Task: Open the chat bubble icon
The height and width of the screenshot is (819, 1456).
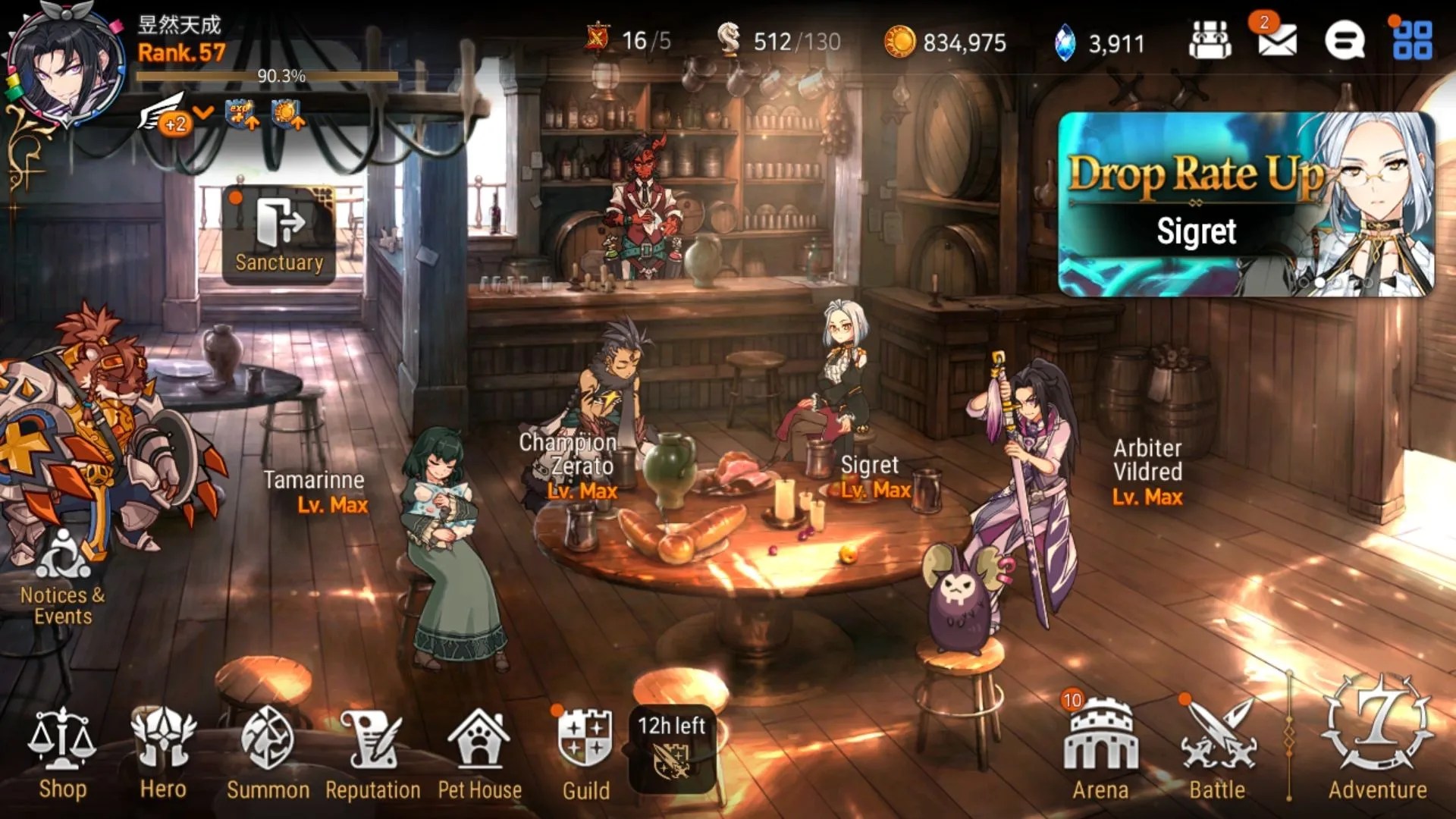Action: 1345,40
